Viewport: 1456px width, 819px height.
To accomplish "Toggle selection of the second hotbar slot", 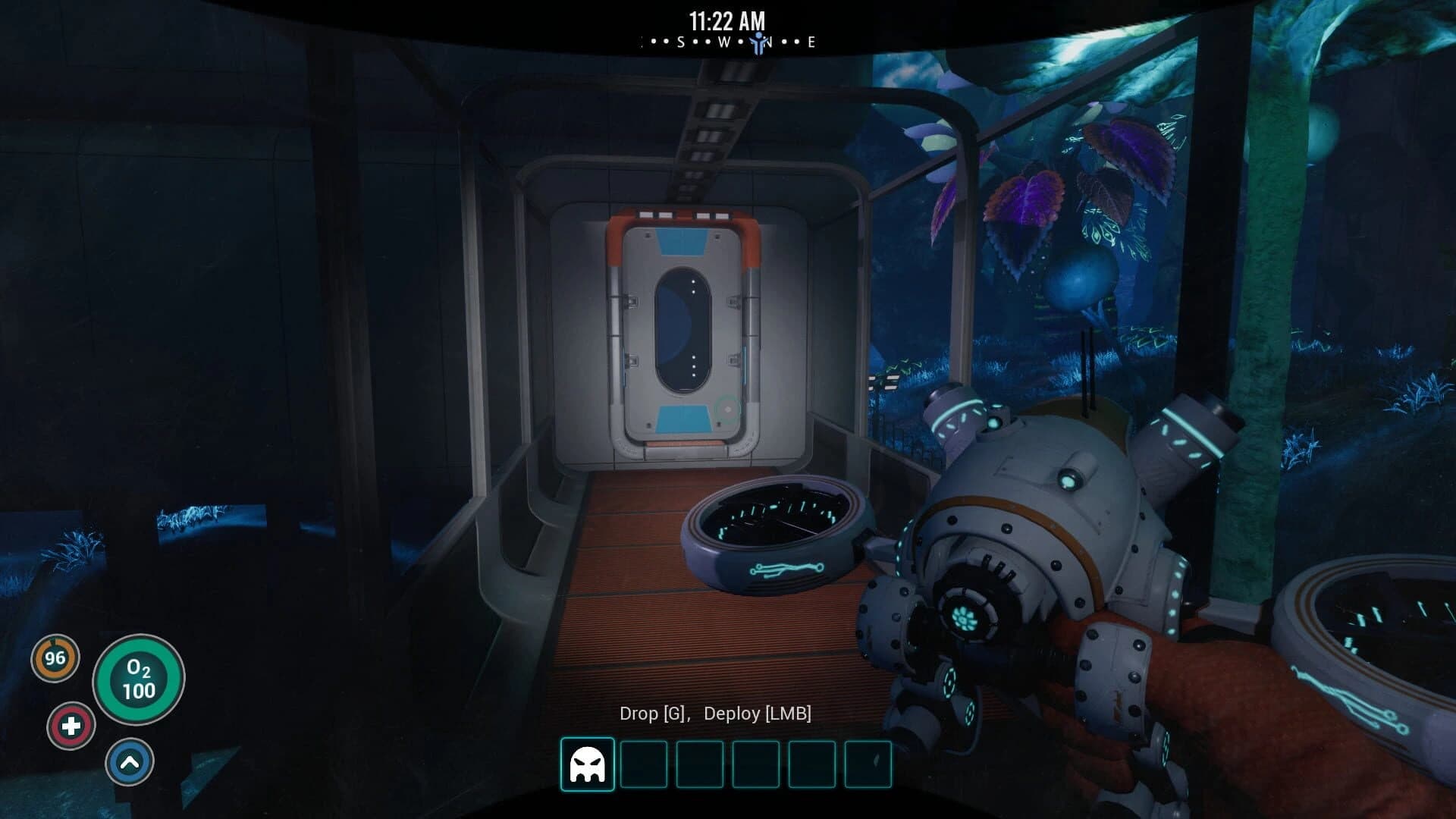I will 645,765.
